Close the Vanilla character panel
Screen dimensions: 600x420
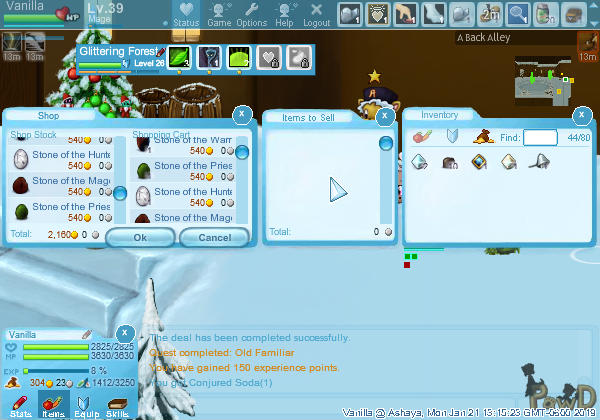pos(124,332)
